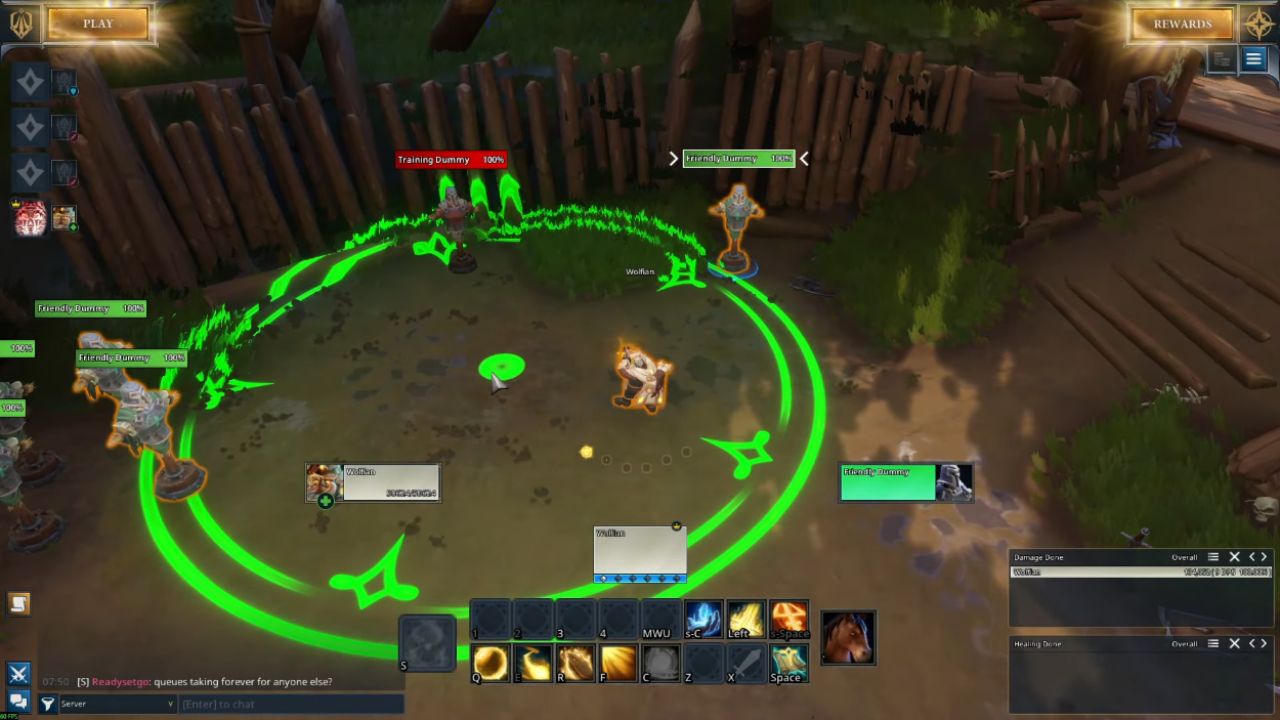Cast the orange s-Space ability

tap(788, 620)
